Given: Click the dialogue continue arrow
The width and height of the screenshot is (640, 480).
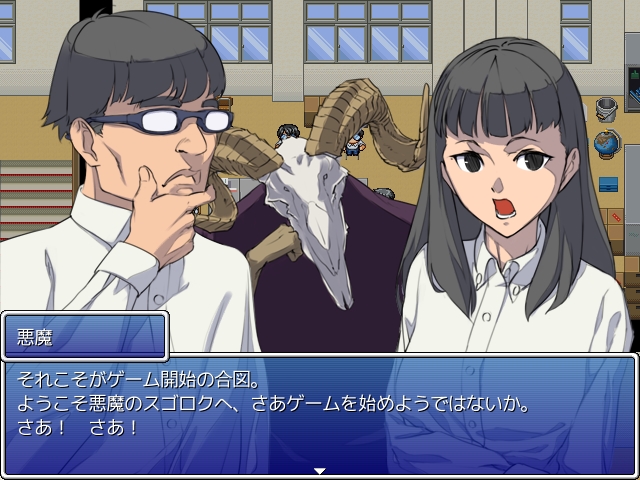Looking at the screenshot, I should coord(320,469).
